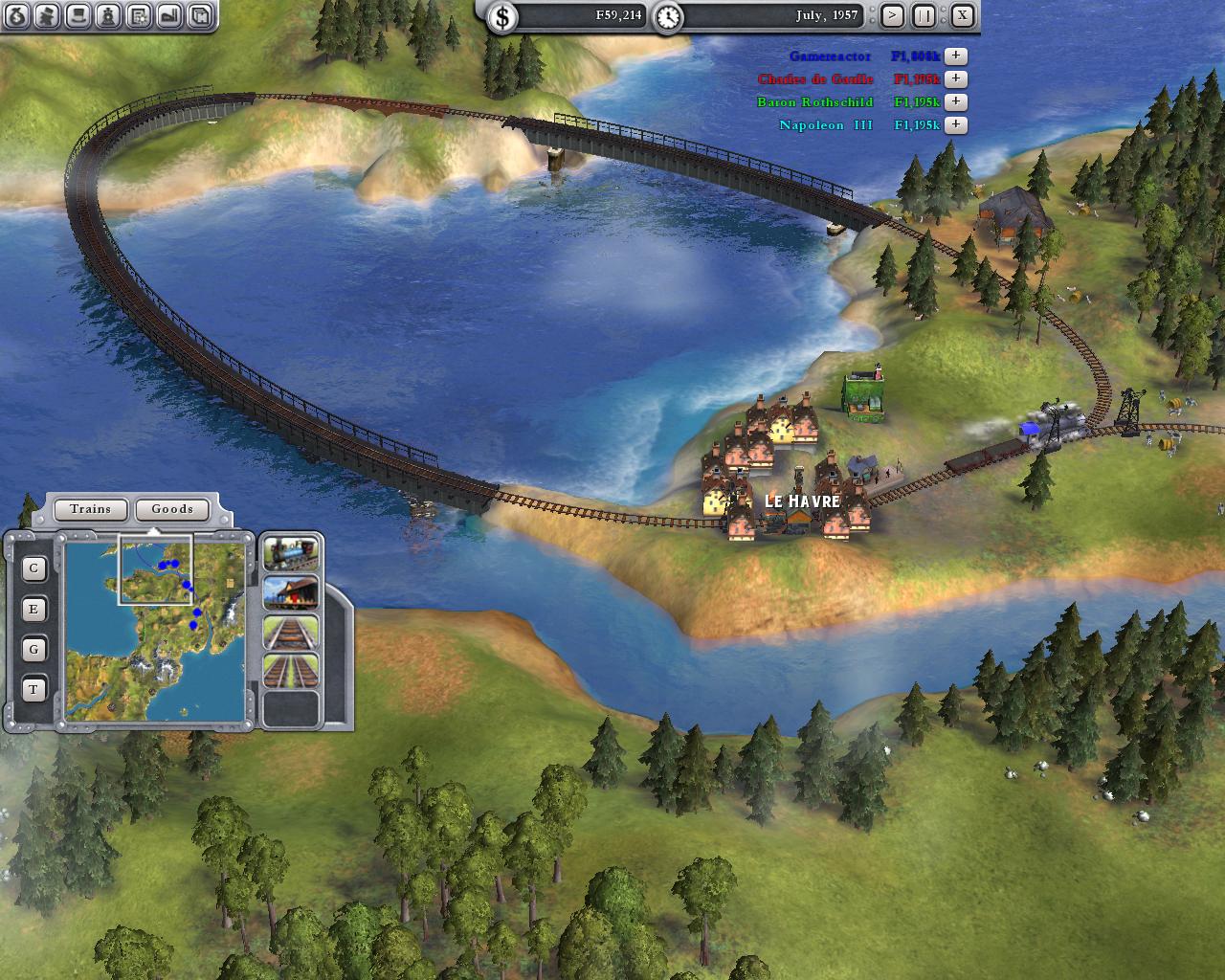Expand Gamereactor's player details

(955, 56)
